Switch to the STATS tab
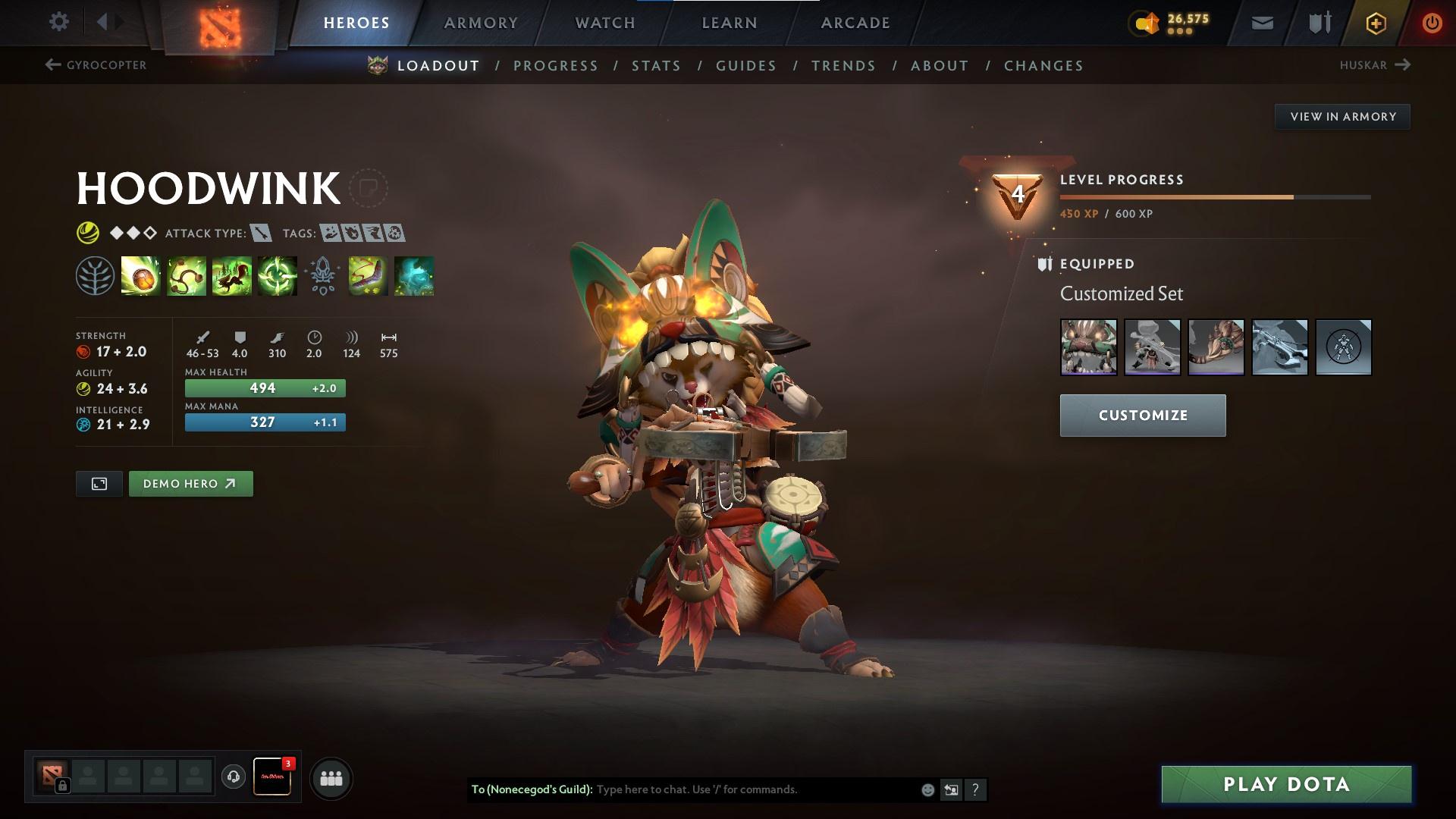Screen dimensions: 1456x819 tap(656, 66)
